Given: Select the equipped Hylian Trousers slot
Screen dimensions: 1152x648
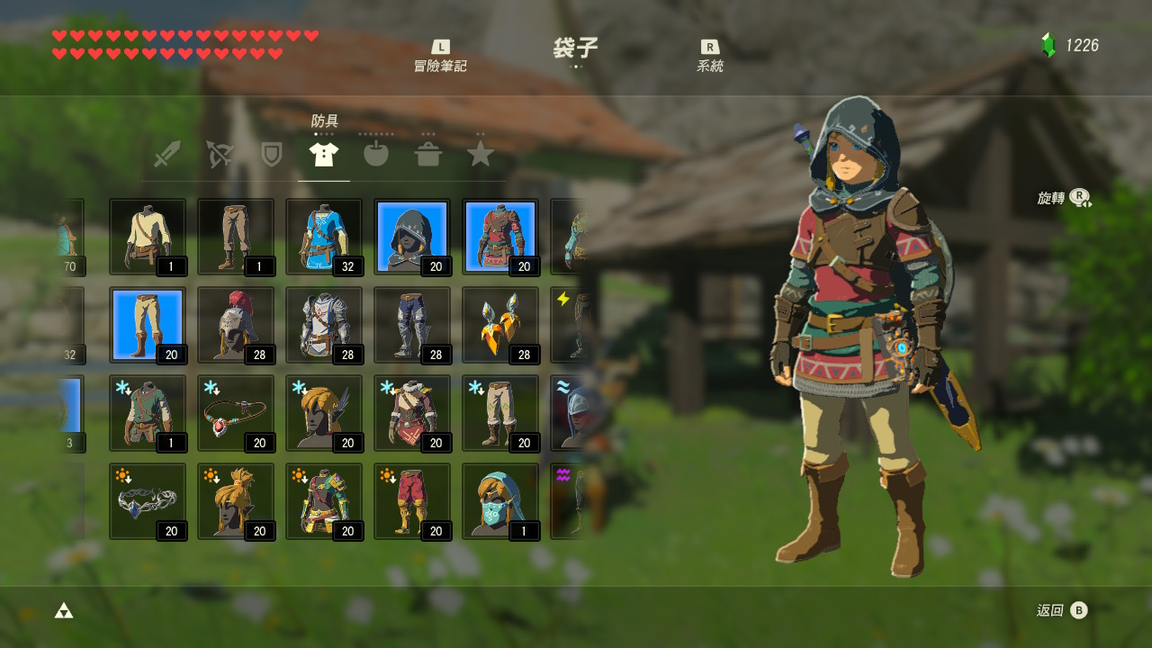Looking at the screenshot, I should click(147, 325).
